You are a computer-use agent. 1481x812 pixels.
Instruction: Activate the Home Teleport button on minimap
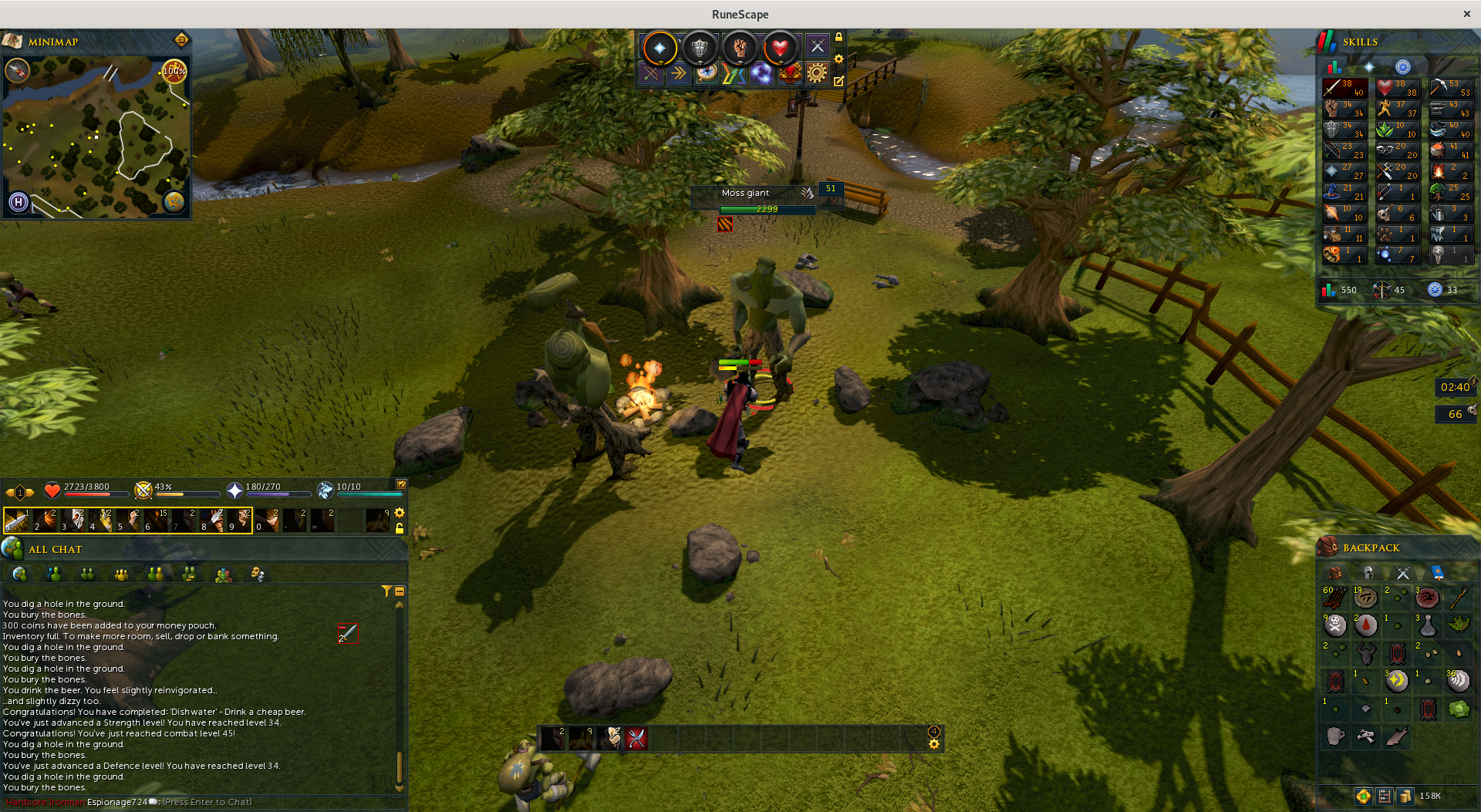tap(19, 202)
